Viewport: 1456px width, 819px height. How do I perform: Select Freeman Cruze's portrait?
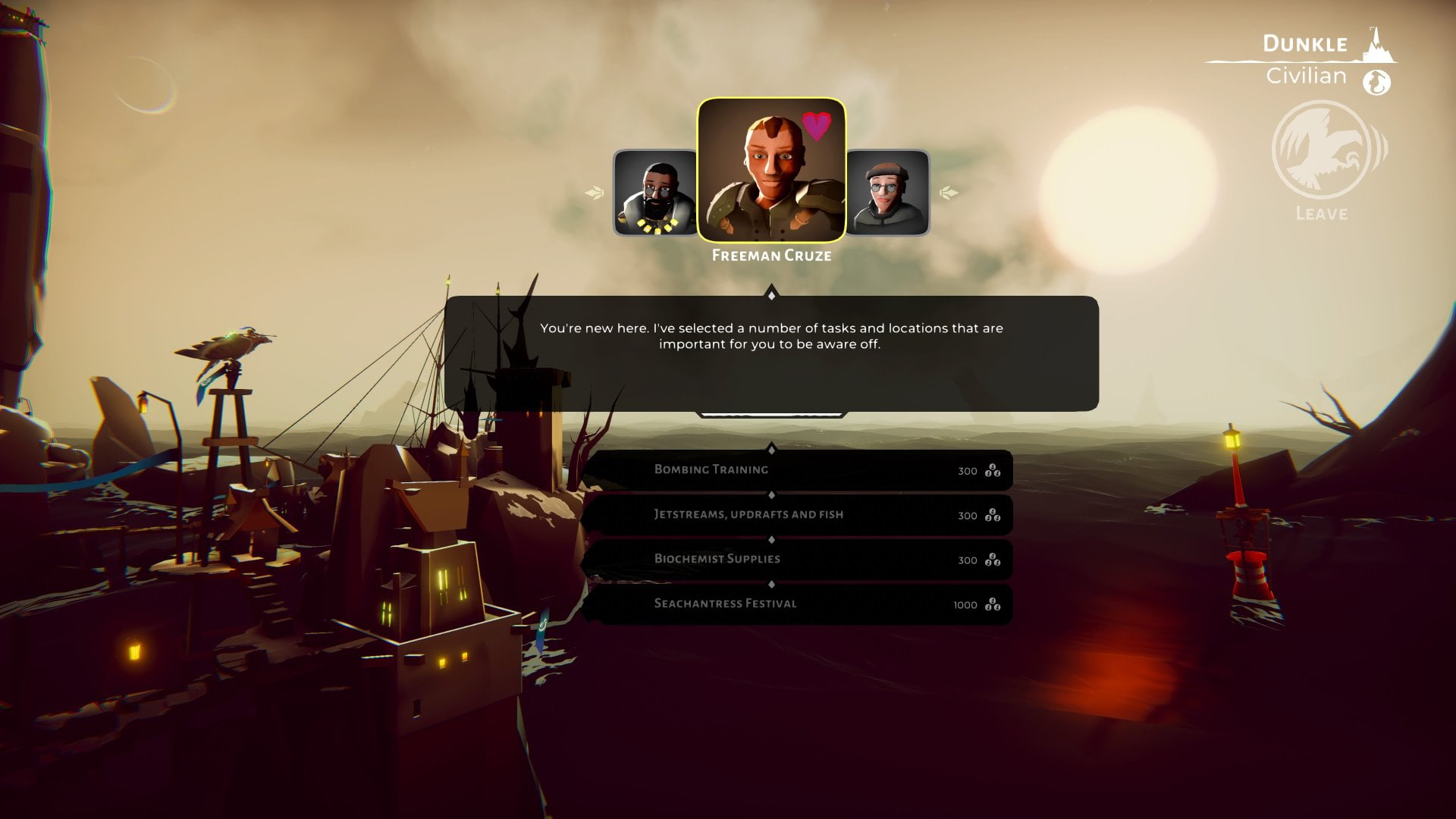[x=771, y=170]
